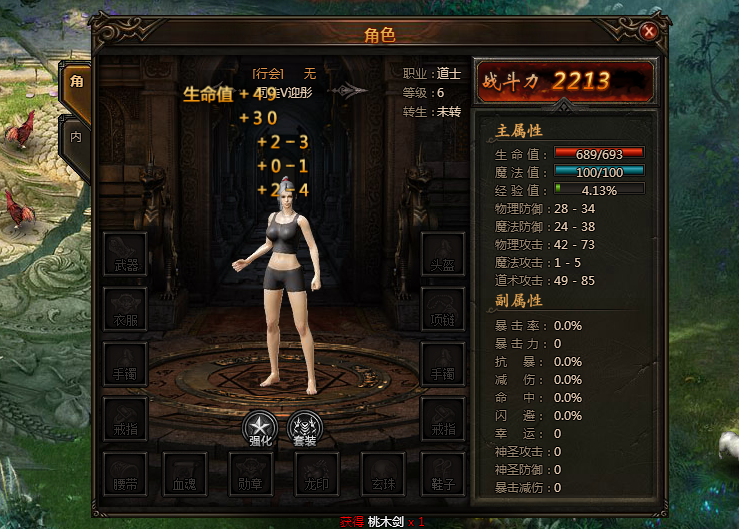Choose the 项链 necklace slot
This screenshot has width=739, height=529.
click(x=442, y=309)
